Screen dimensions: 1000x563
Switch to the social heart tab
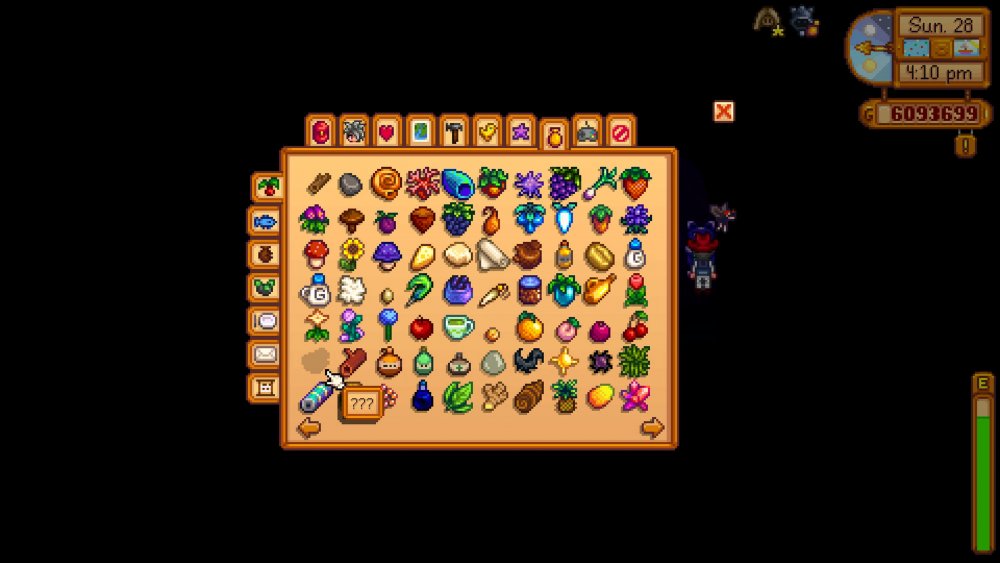point(387,131)
